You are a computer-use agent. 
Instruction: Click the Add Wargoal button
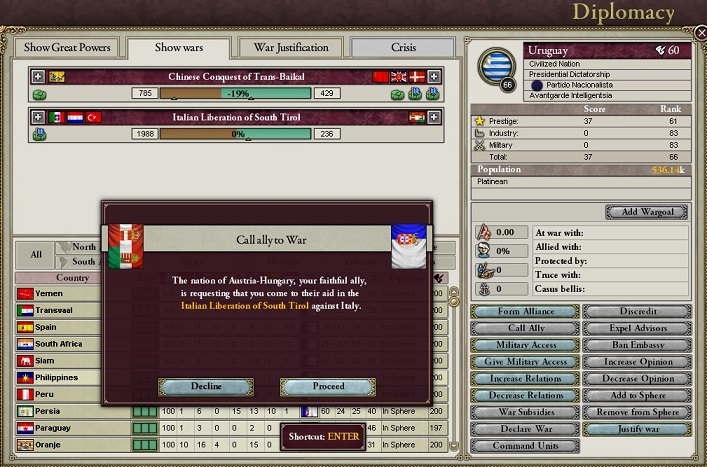click(646, 212)
